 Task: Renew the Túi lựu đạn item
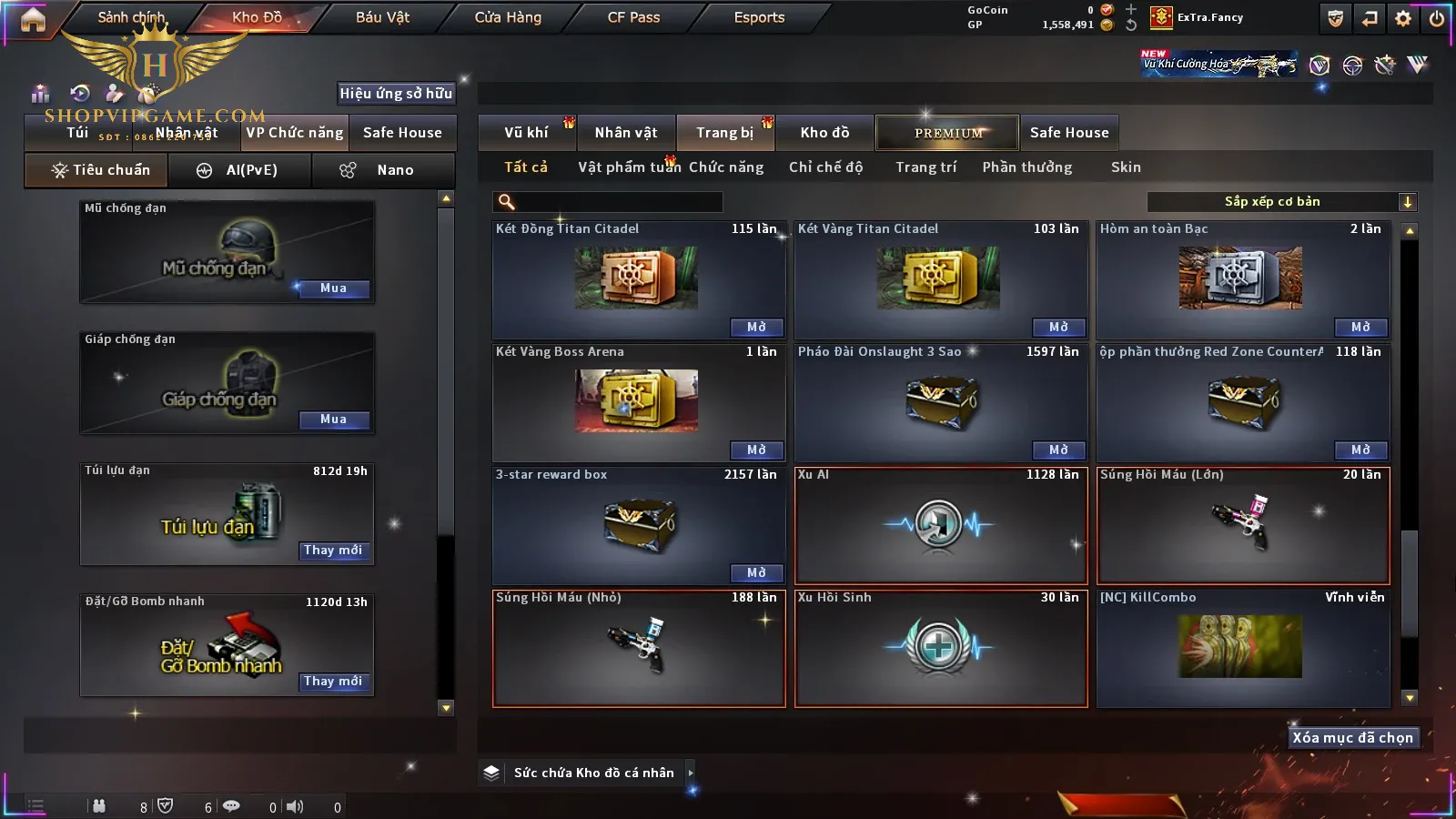tap(333, 551)
